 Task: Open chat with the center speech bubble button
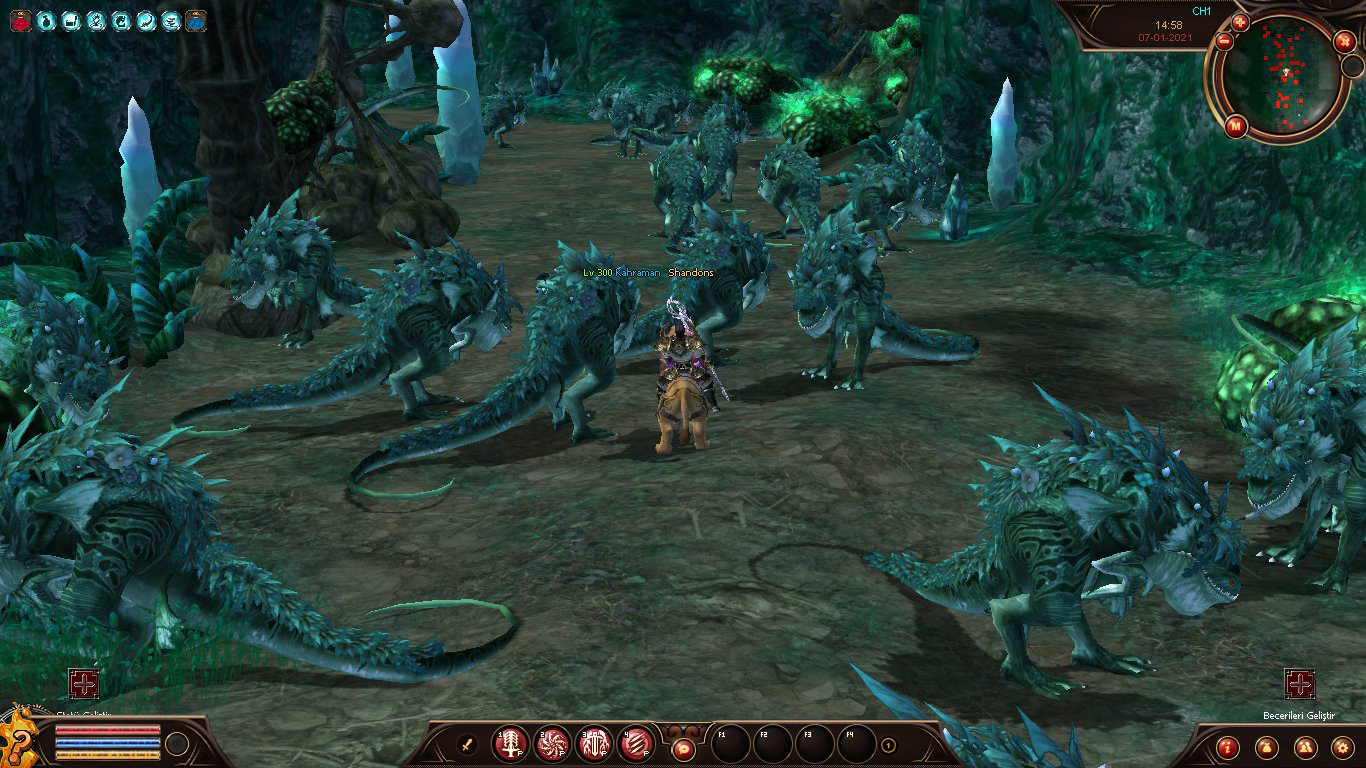(684, 746)
